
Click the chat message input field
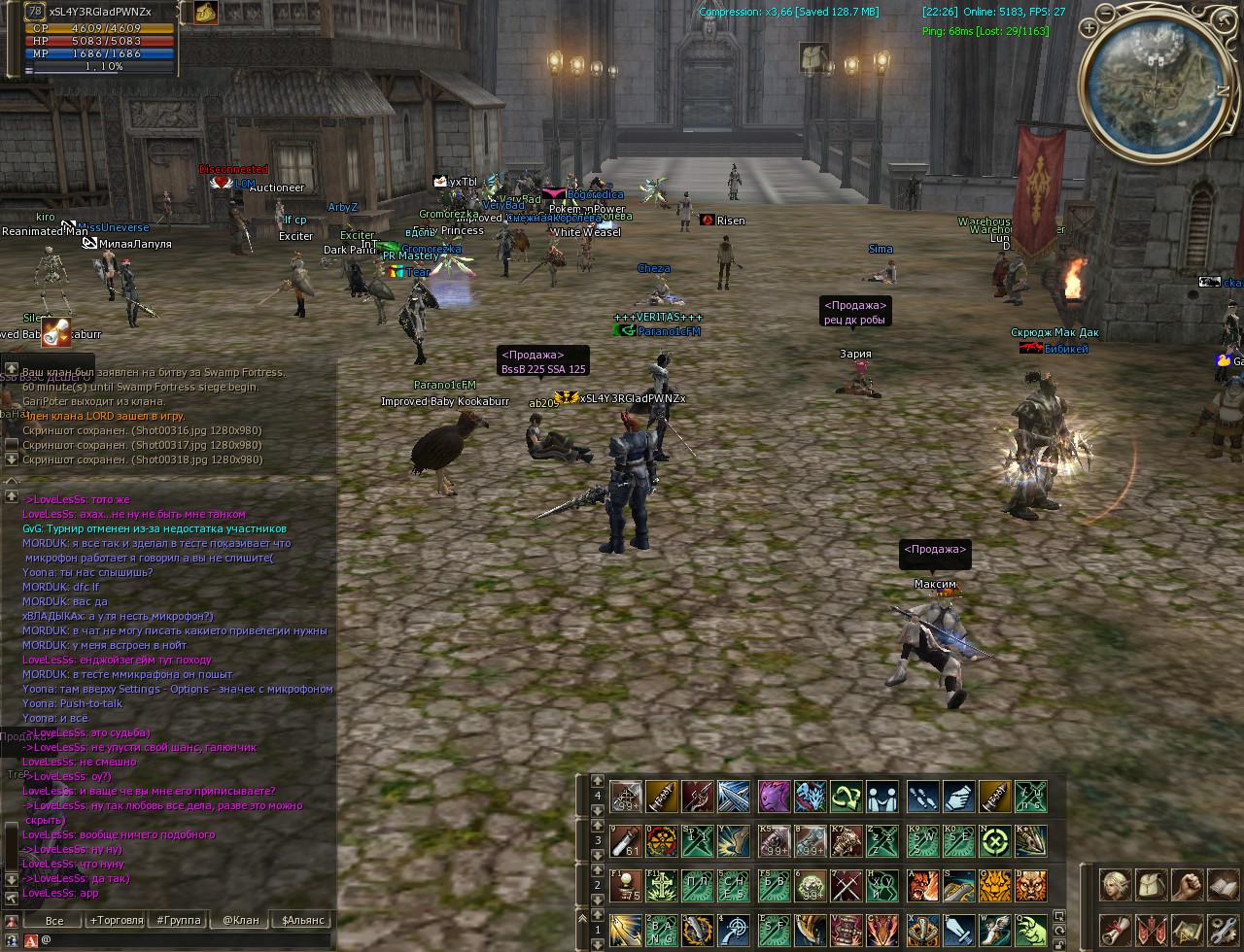pos(185,940)
